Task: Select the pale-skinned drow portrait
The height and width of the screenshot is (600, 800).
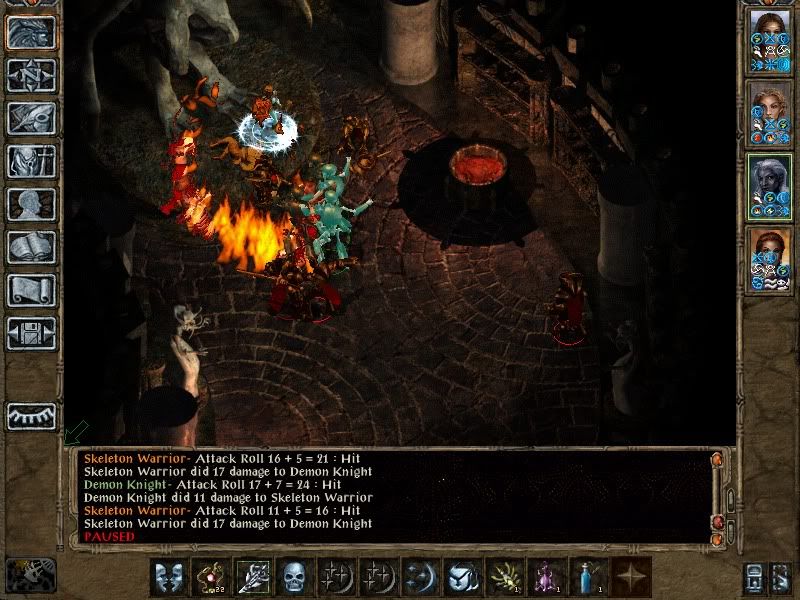Action: (x=770, y=188)
